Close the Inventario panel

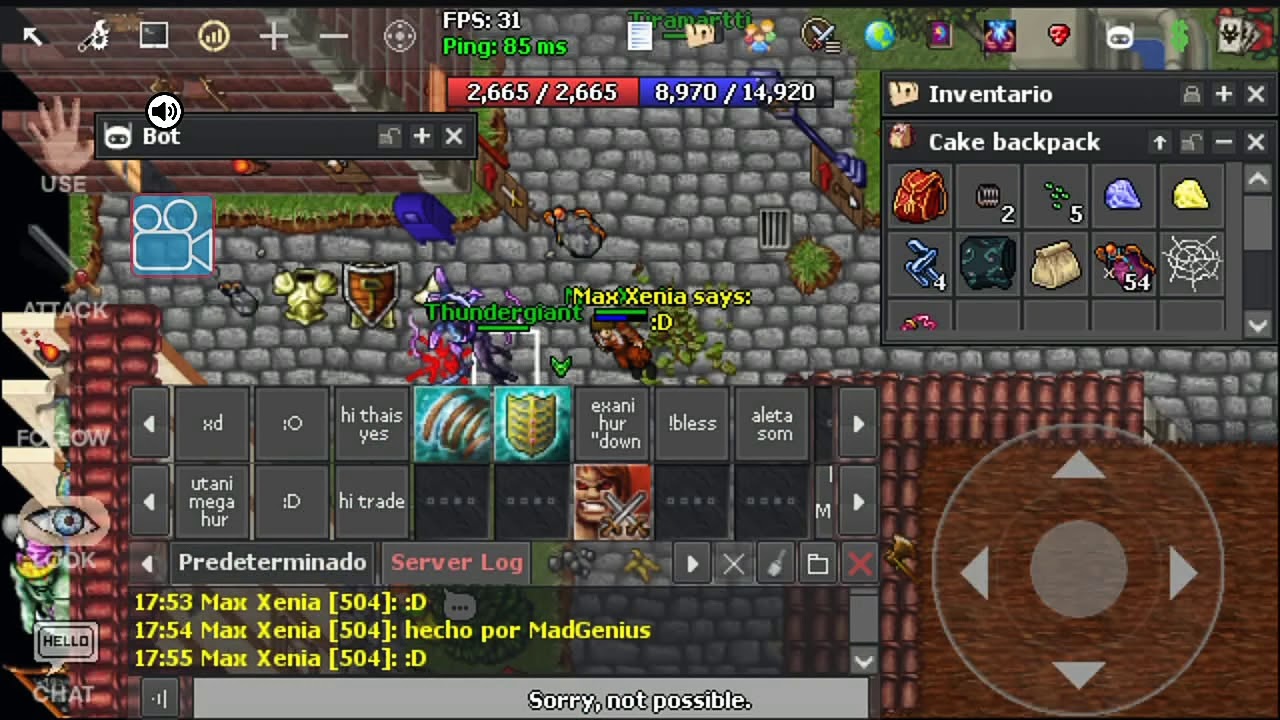1256,94
